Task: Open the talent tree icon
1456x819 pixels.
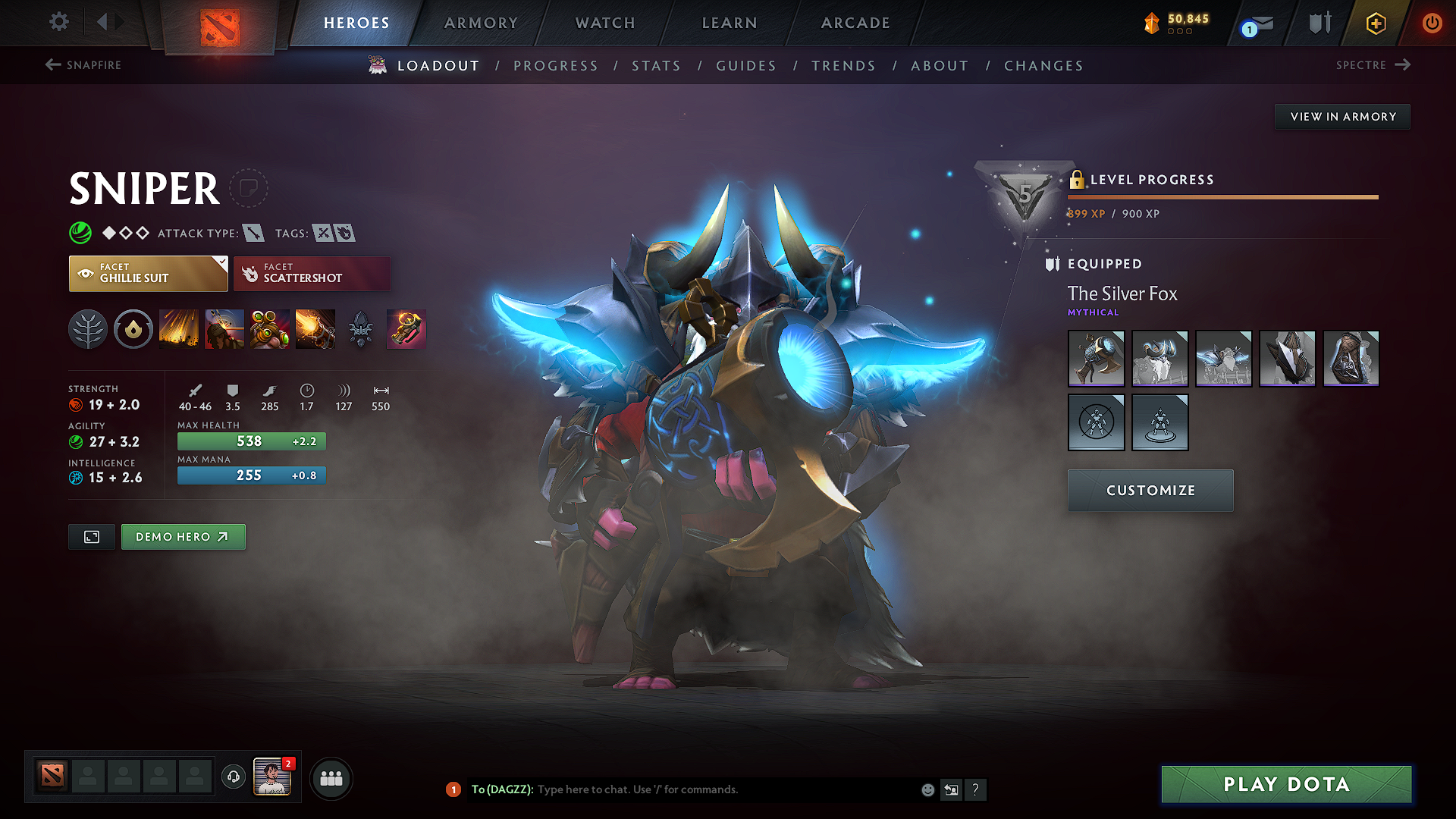Action: tap(88, 329)
